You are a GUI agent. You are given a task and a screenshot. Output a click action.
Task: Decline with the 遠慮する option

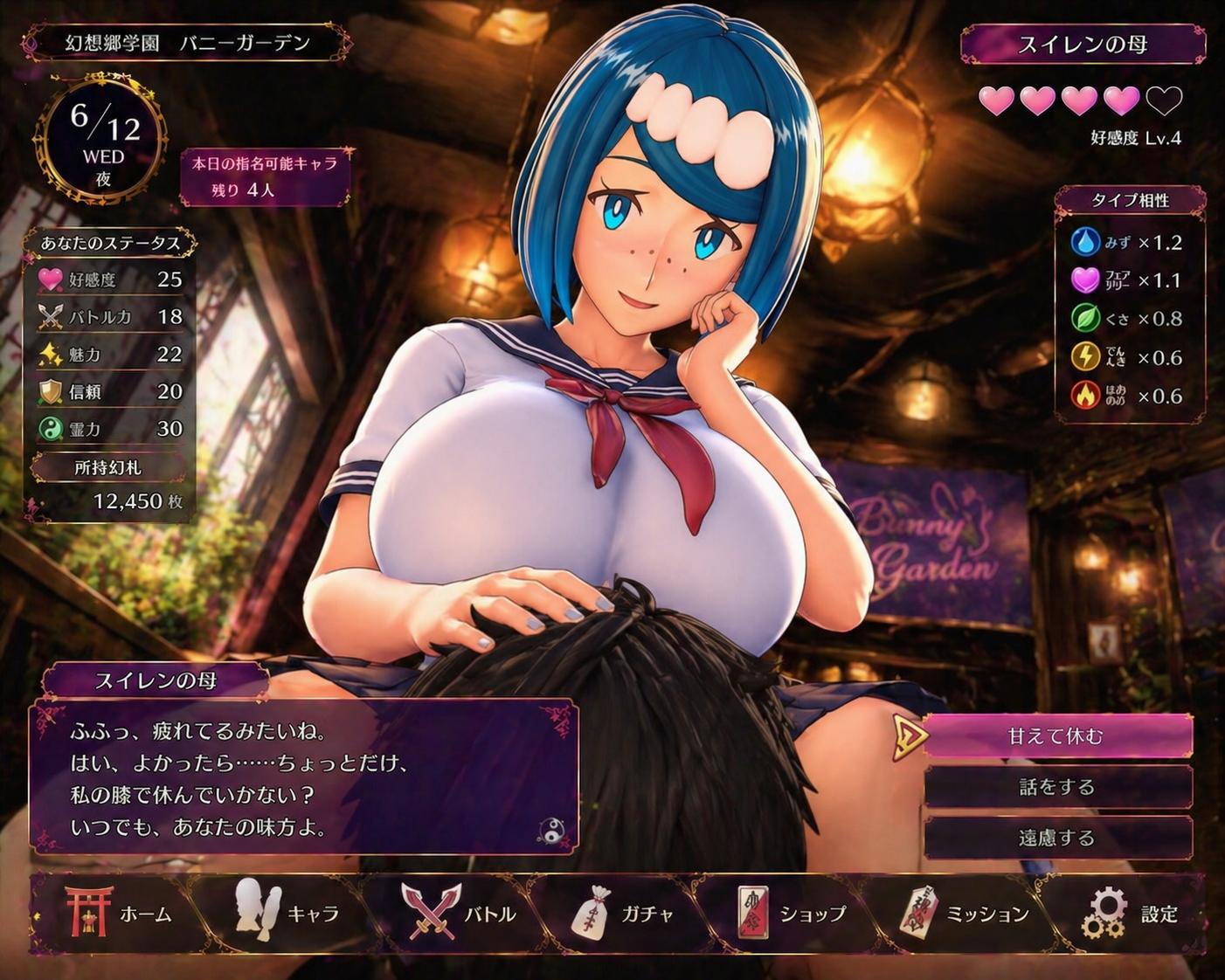[1056, 838]
